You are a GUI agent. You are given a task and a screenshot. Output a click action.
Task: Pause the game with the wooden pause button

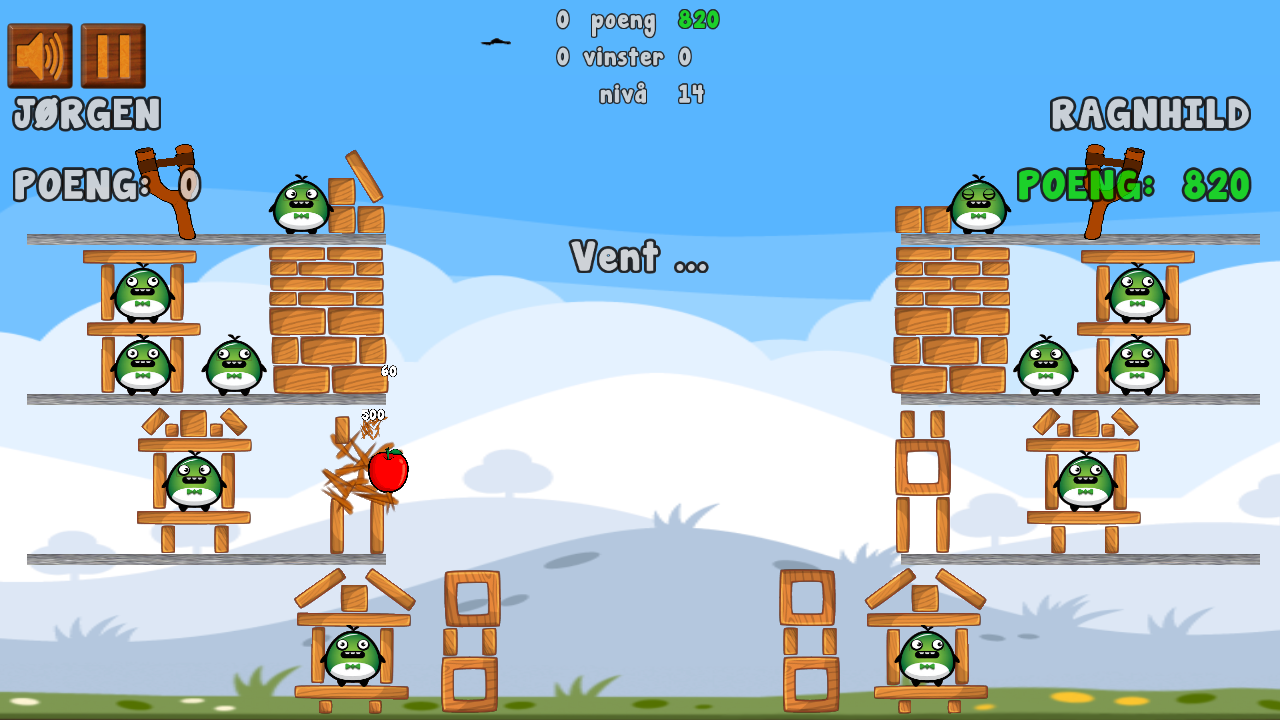[113, 56]
